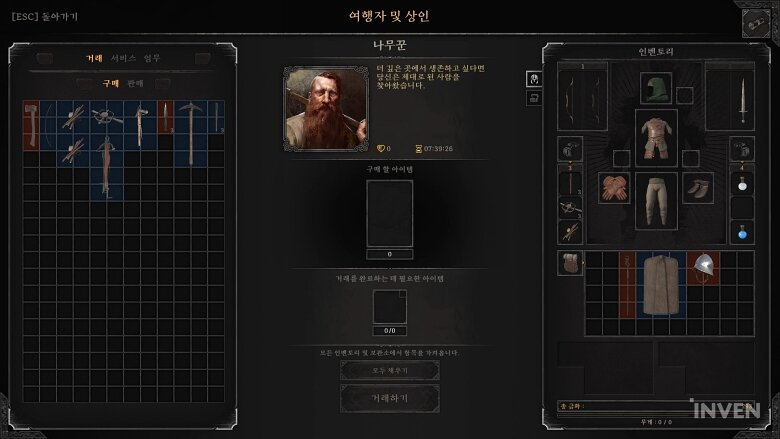Select the steel helmet in inventory

point(704,265)
